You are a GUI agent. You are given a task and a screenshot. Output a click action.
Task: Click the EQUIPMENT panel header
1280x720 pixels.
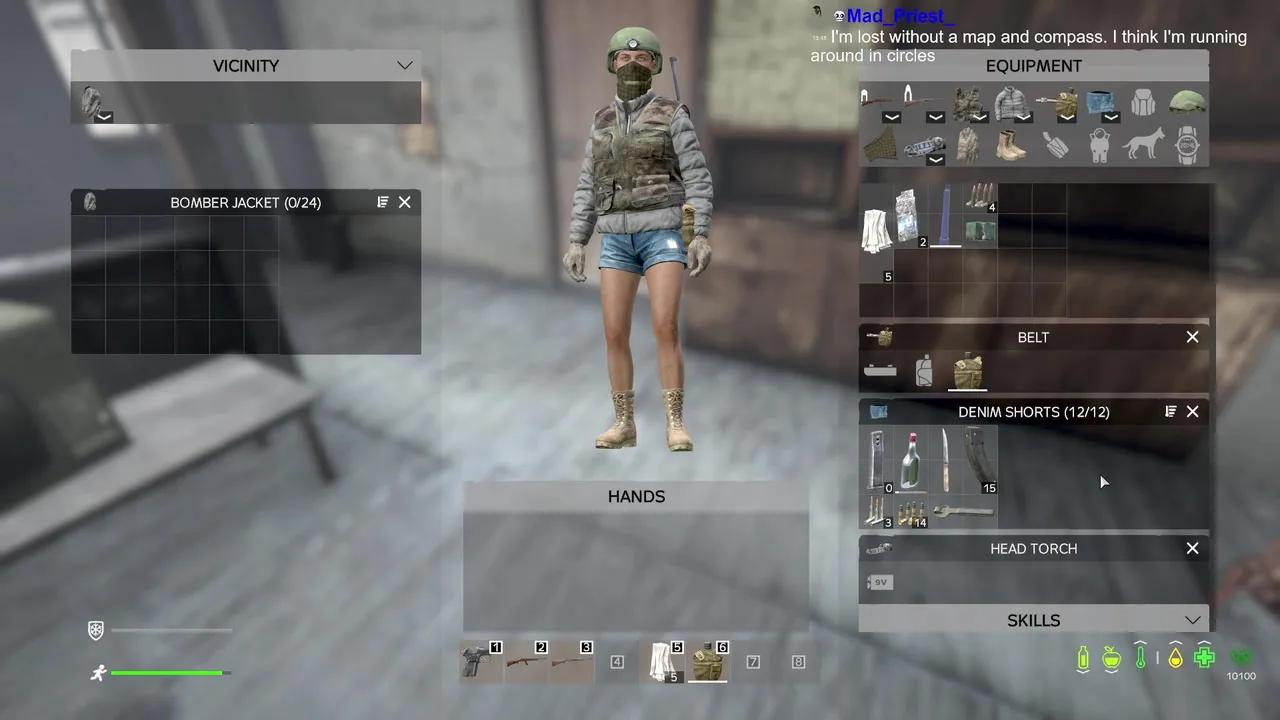click(1034, 65)
